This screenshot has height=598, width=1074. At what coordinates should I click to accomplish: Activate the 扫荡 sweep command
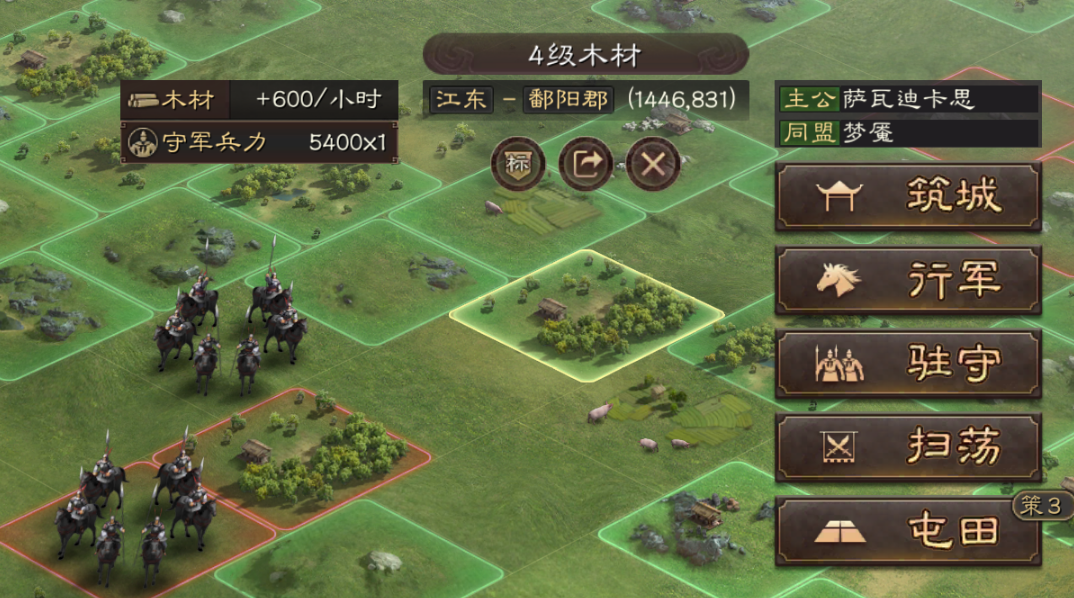pyautogui.click(x=908, y=447)
